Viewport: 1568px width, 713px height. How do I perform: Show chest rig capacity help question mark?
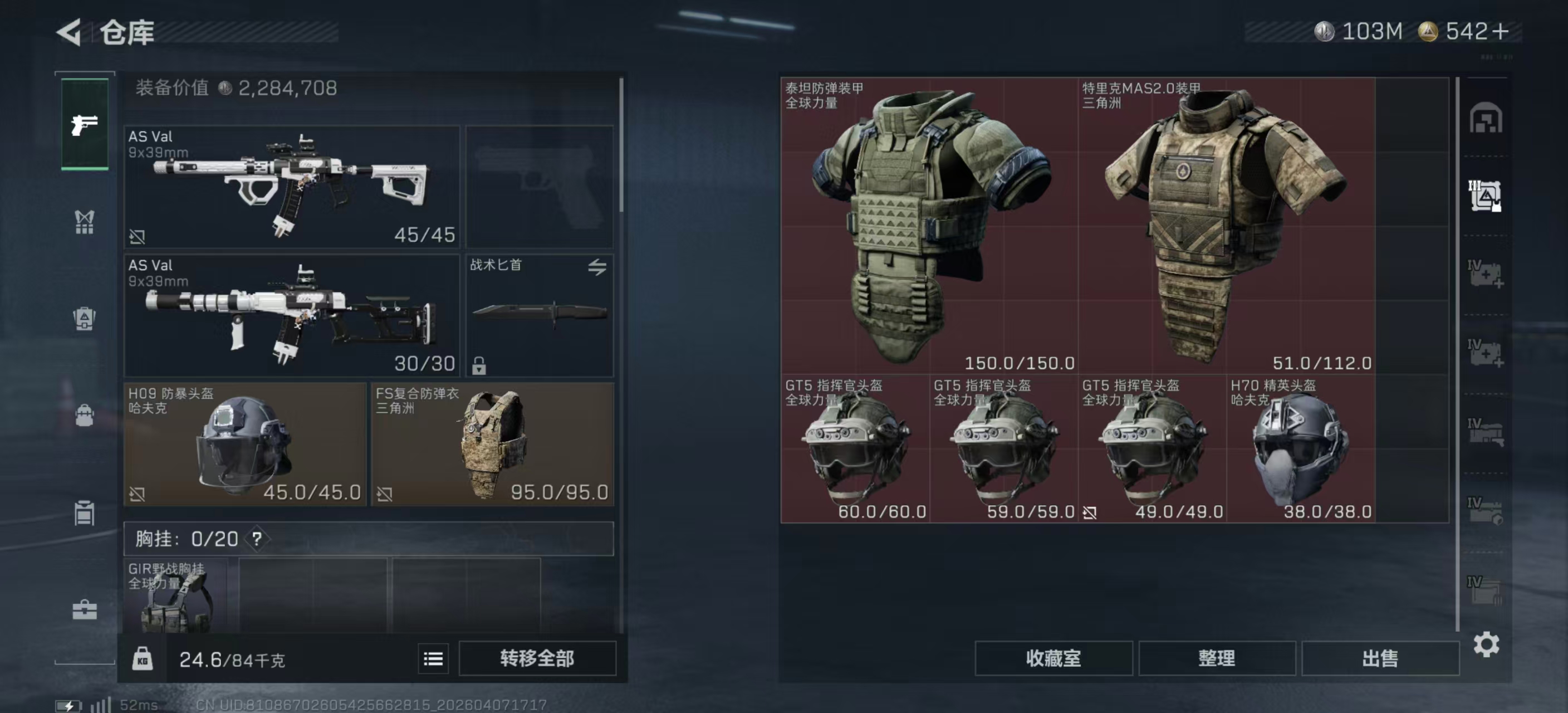257,539
